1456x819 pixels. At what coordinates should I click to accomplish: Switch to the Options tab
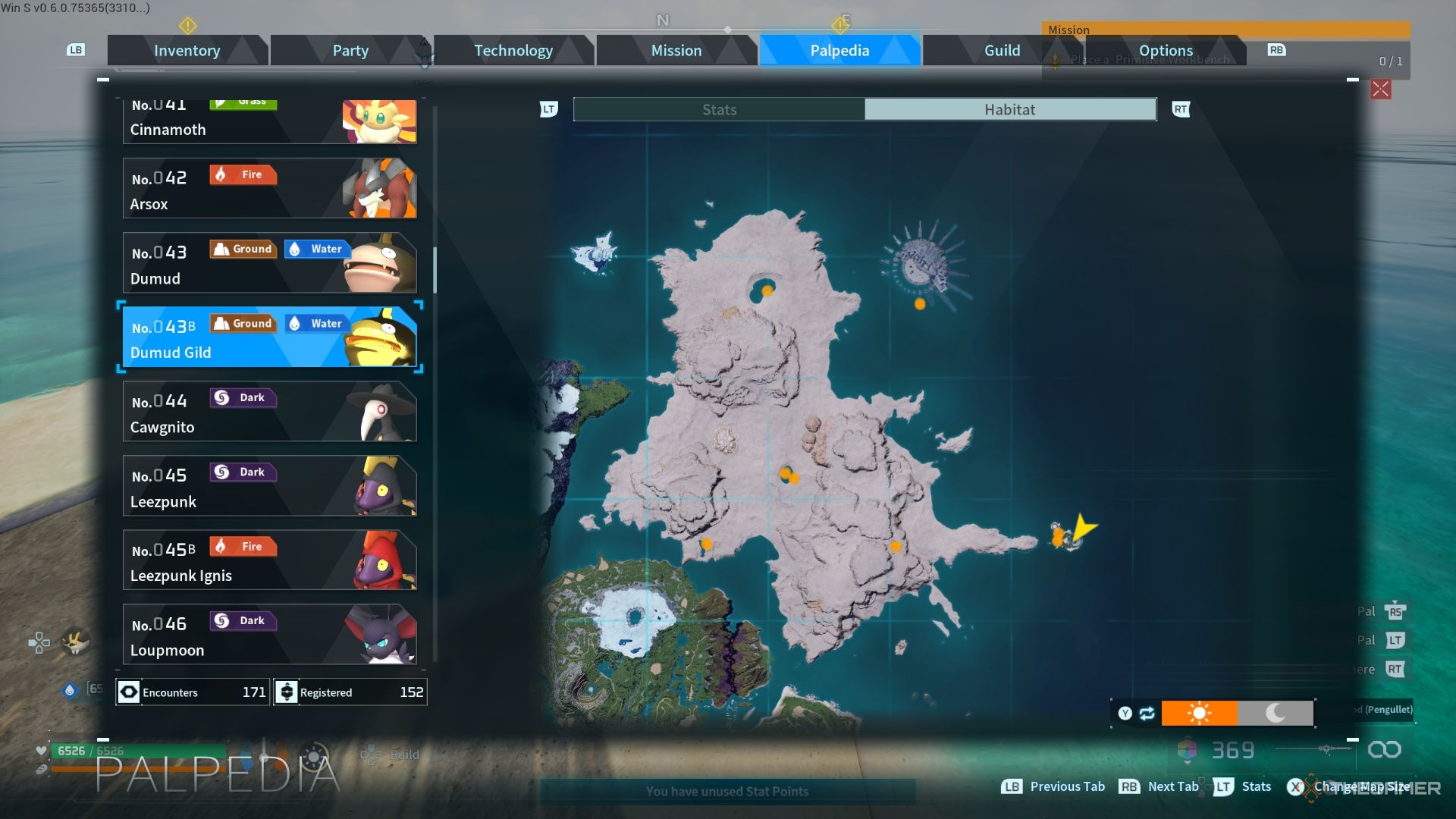[x=1165, y=51]
